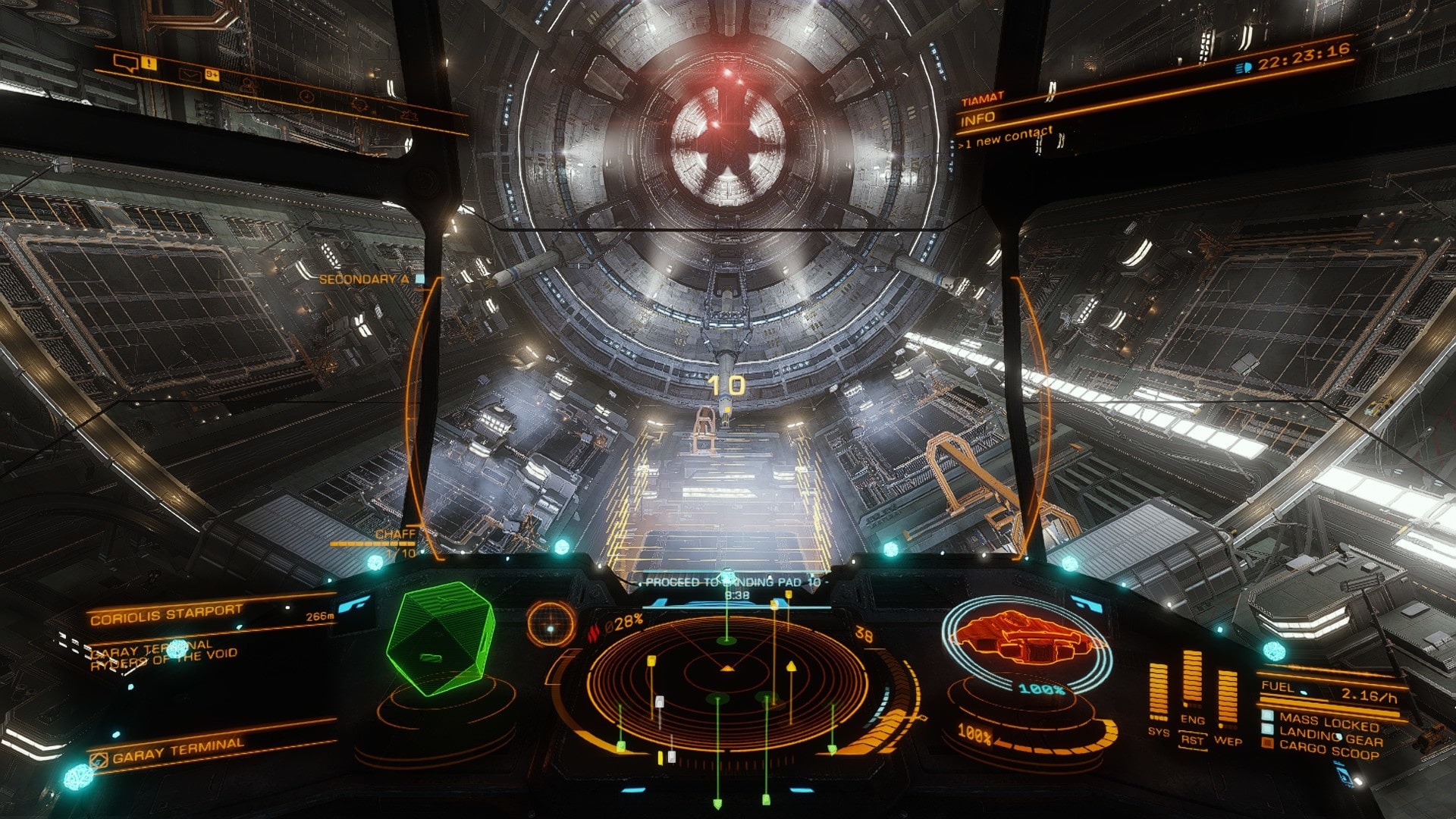Select the Secondary A fire group label
1456x819 pixels.
[364, 279]
